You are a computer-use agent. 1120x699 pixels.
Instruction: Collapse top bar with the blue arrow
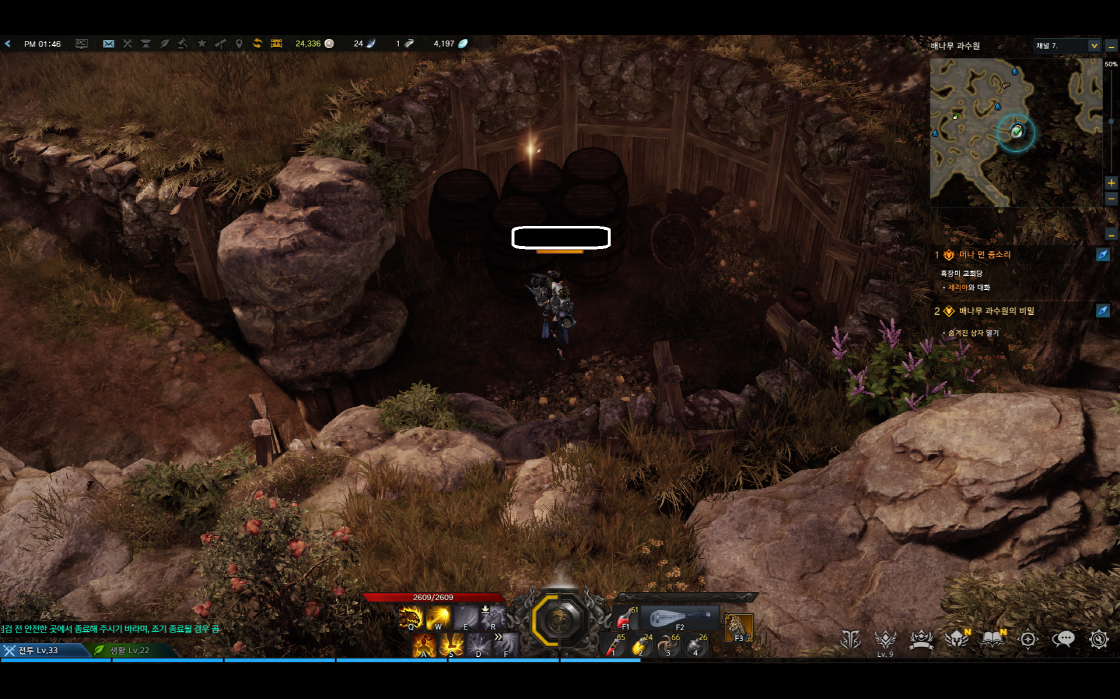pyautogui.click(x=7, y=44)
